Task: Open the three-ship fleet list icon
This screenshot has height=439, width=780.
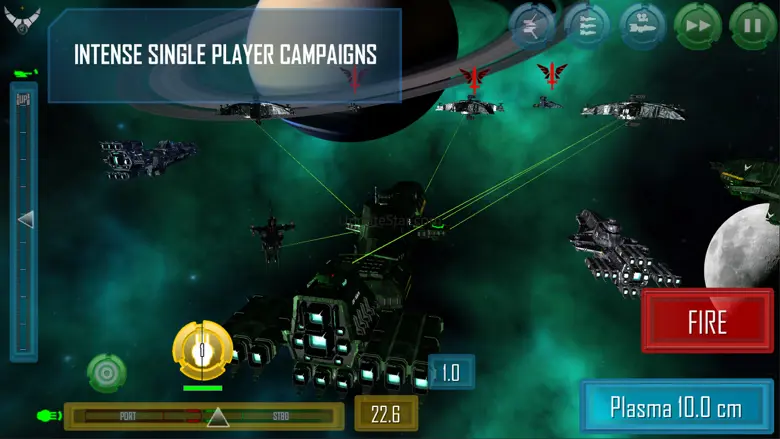Action: [x=586, y=25]
